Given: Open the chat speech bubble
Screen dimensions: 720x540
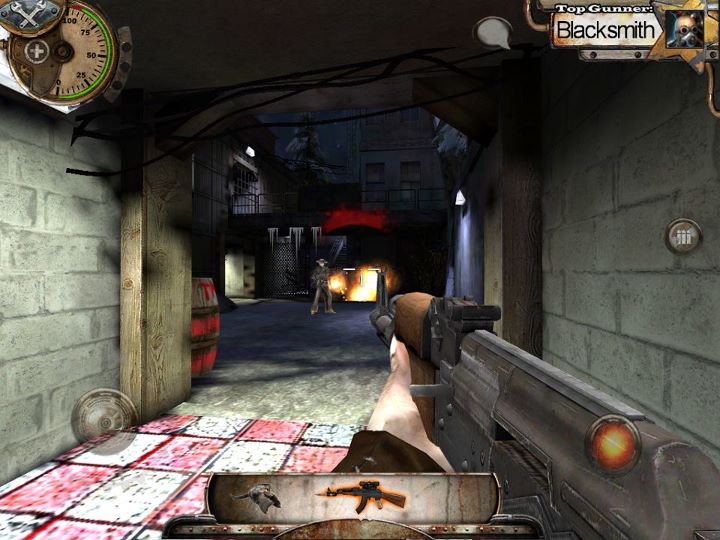Looking at the screenshot, I should [x=492, y=32].
